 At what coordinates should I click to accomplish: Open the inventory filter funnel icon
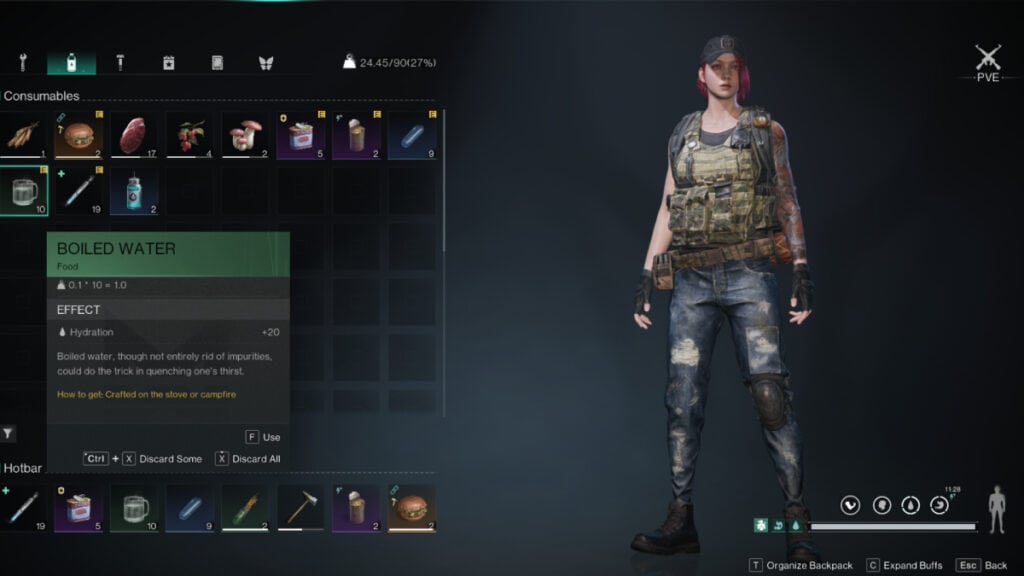coord(8,433)
